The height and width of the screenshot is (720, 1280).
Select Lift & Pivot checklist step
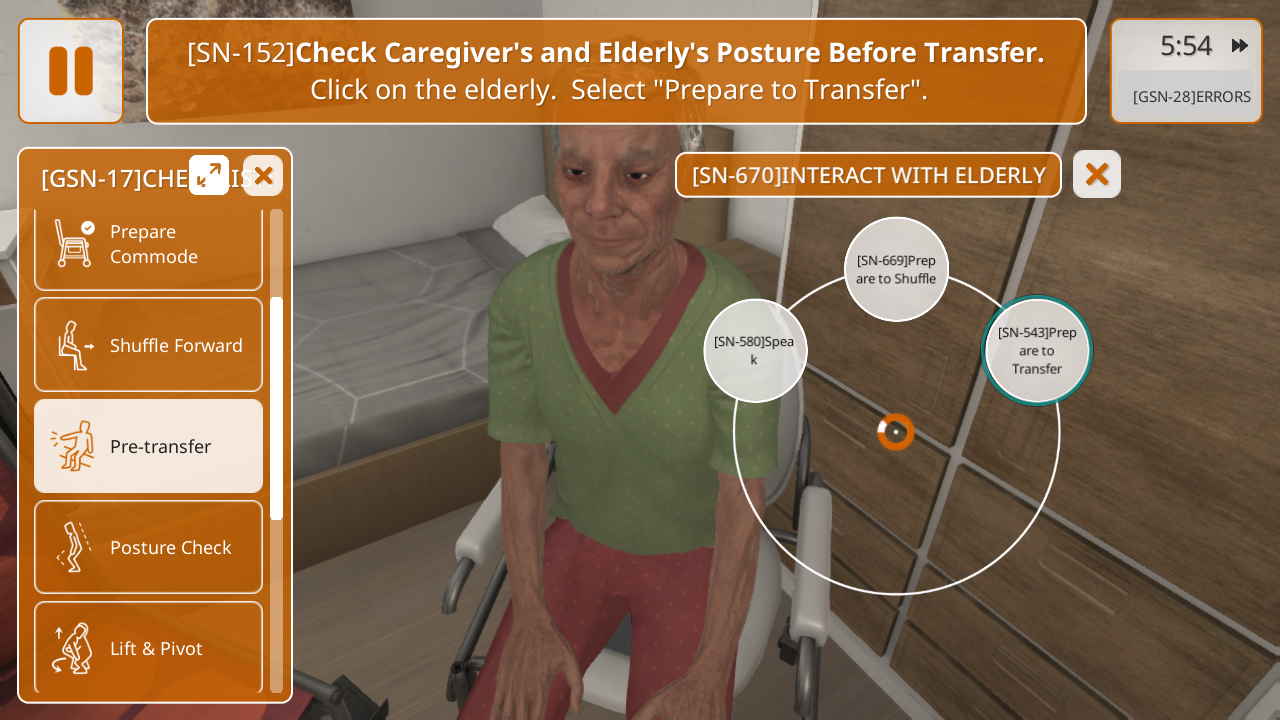click(148, 648)
